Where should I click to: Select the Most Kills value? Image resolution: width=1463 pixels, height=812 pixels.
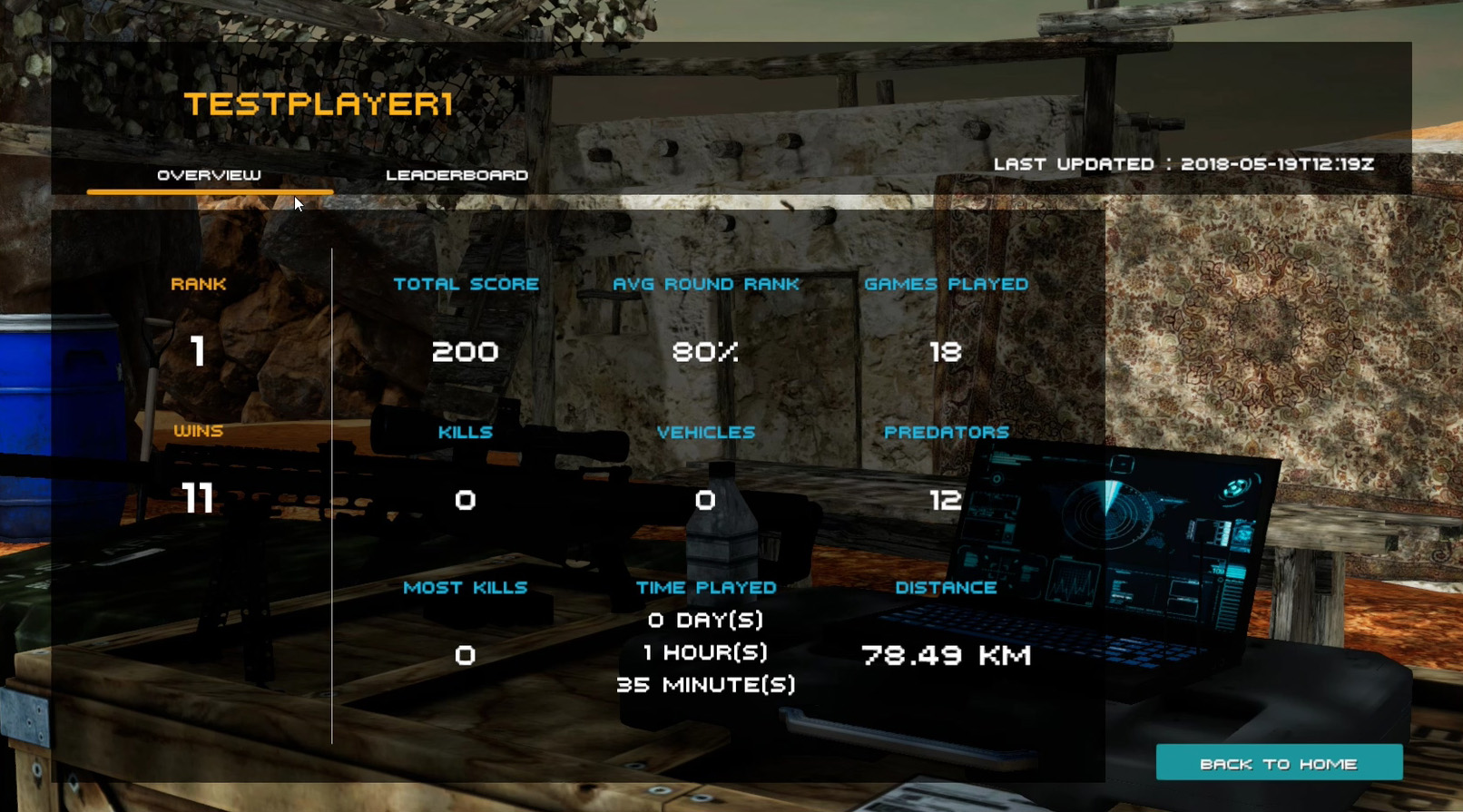(466, 655)
